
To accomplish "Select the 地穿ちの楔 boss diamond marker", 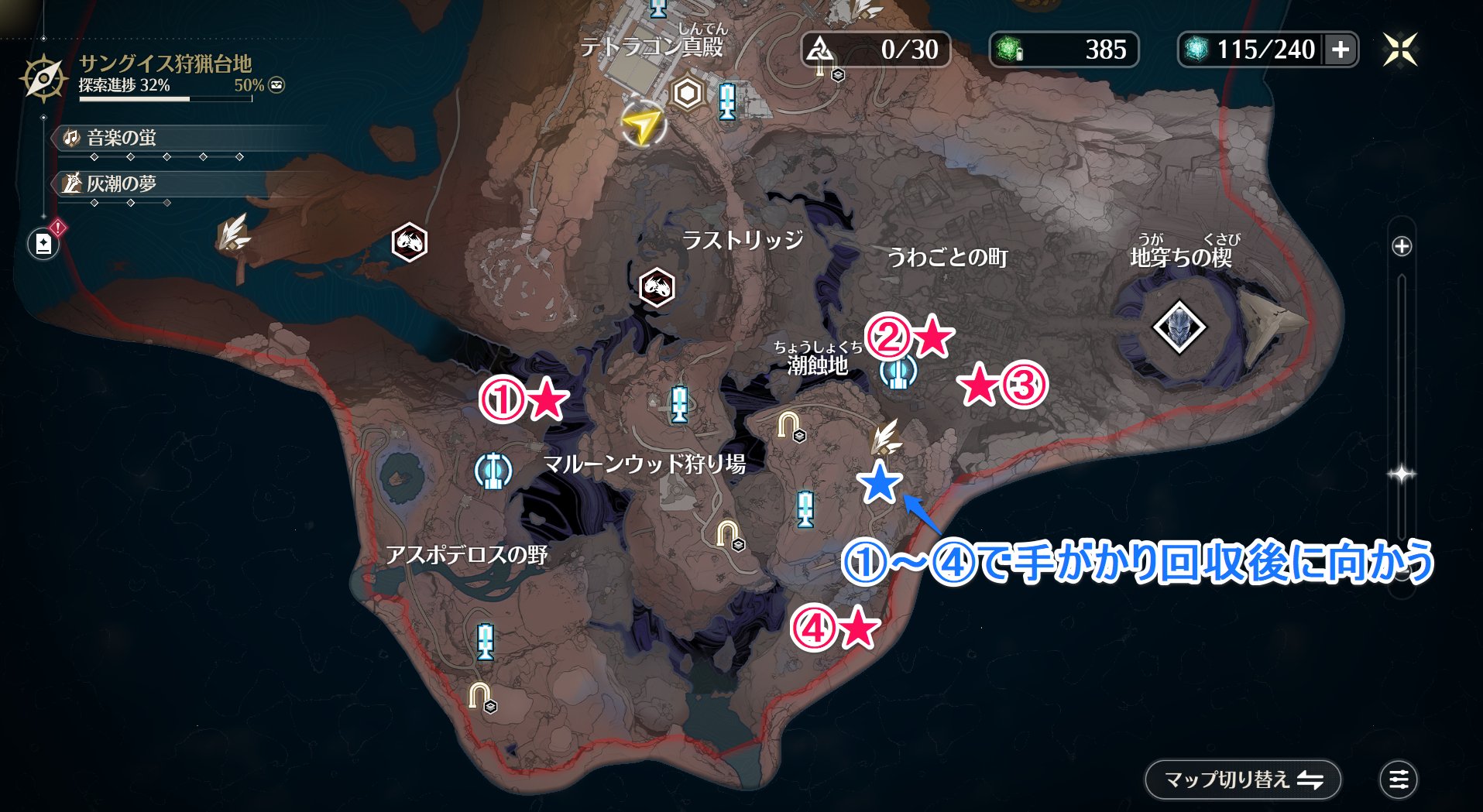I will [1179, 327].
